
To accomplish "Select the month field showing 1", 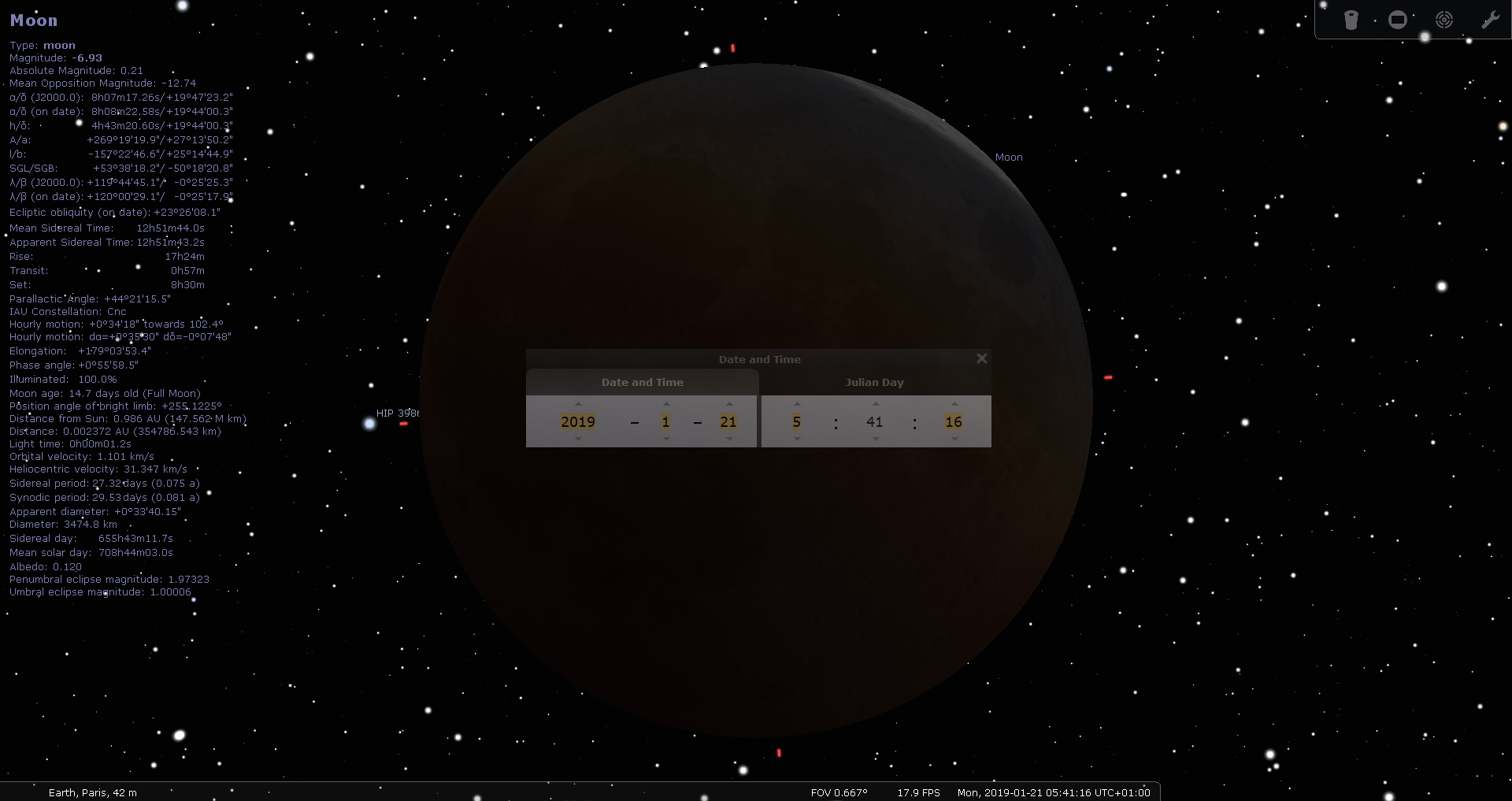I will click(666, 421).
